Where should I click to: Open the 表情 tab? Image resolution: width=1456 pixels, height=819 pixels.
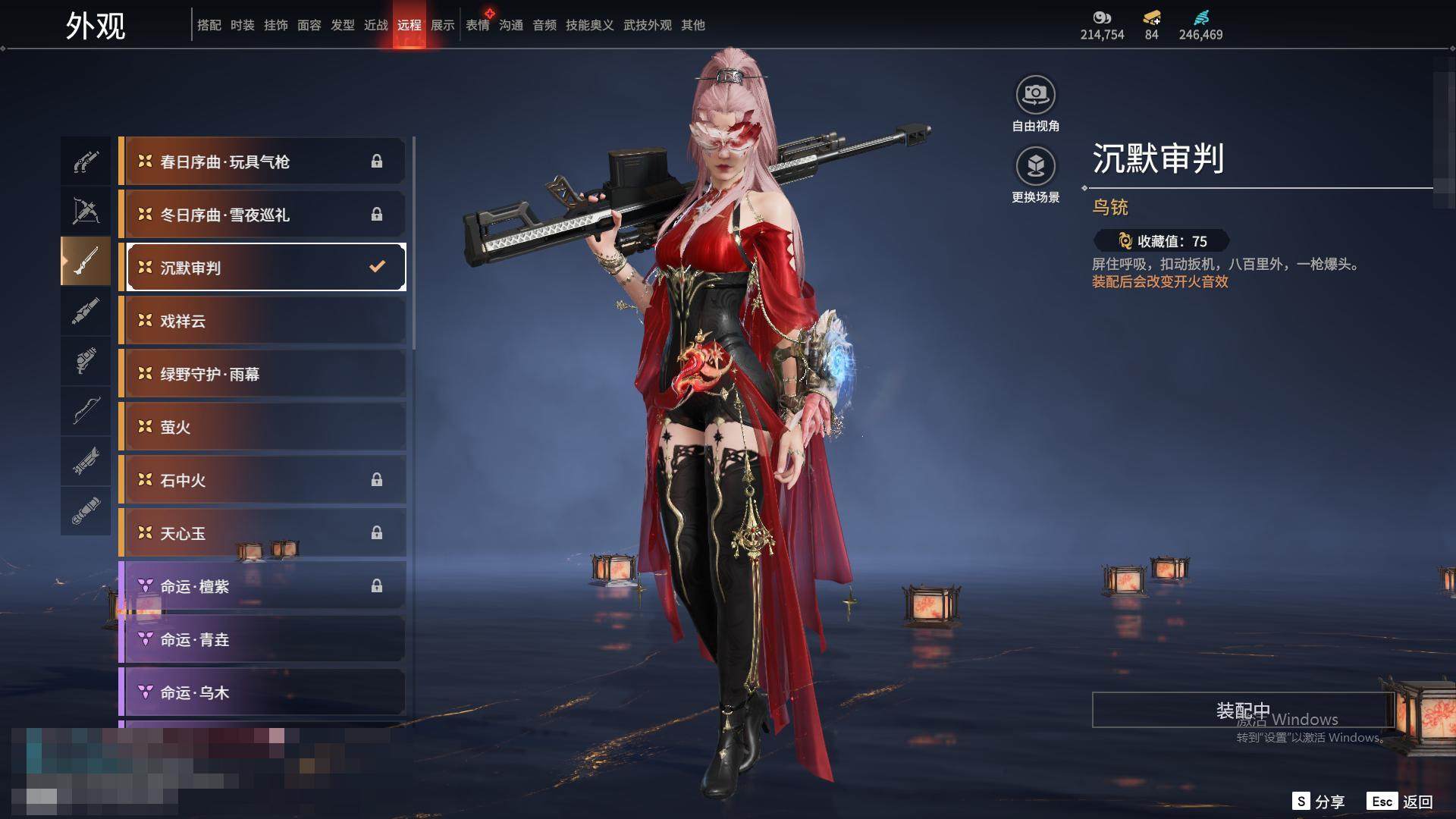(477, 25)
